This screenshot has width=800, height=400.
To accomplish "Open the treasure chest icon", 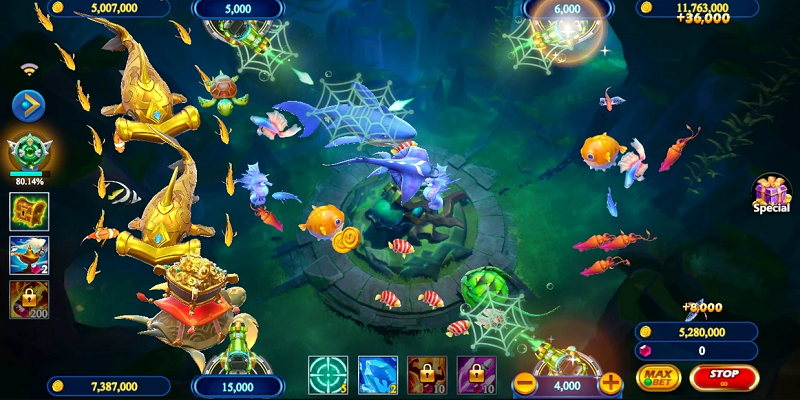I will click(x=29, y=211).
